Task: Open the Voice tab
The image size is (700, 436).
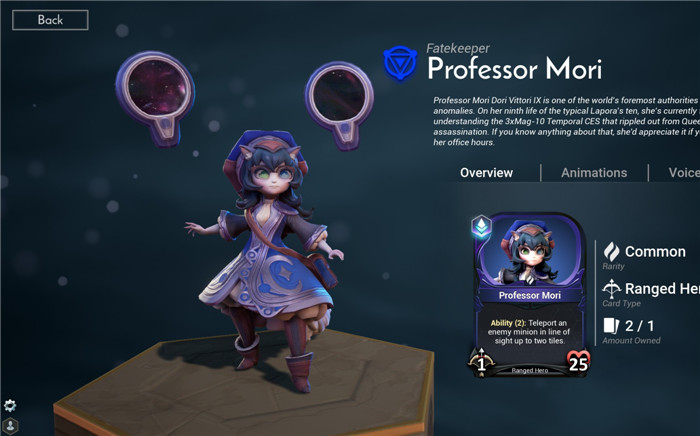Action: point(684,173)
